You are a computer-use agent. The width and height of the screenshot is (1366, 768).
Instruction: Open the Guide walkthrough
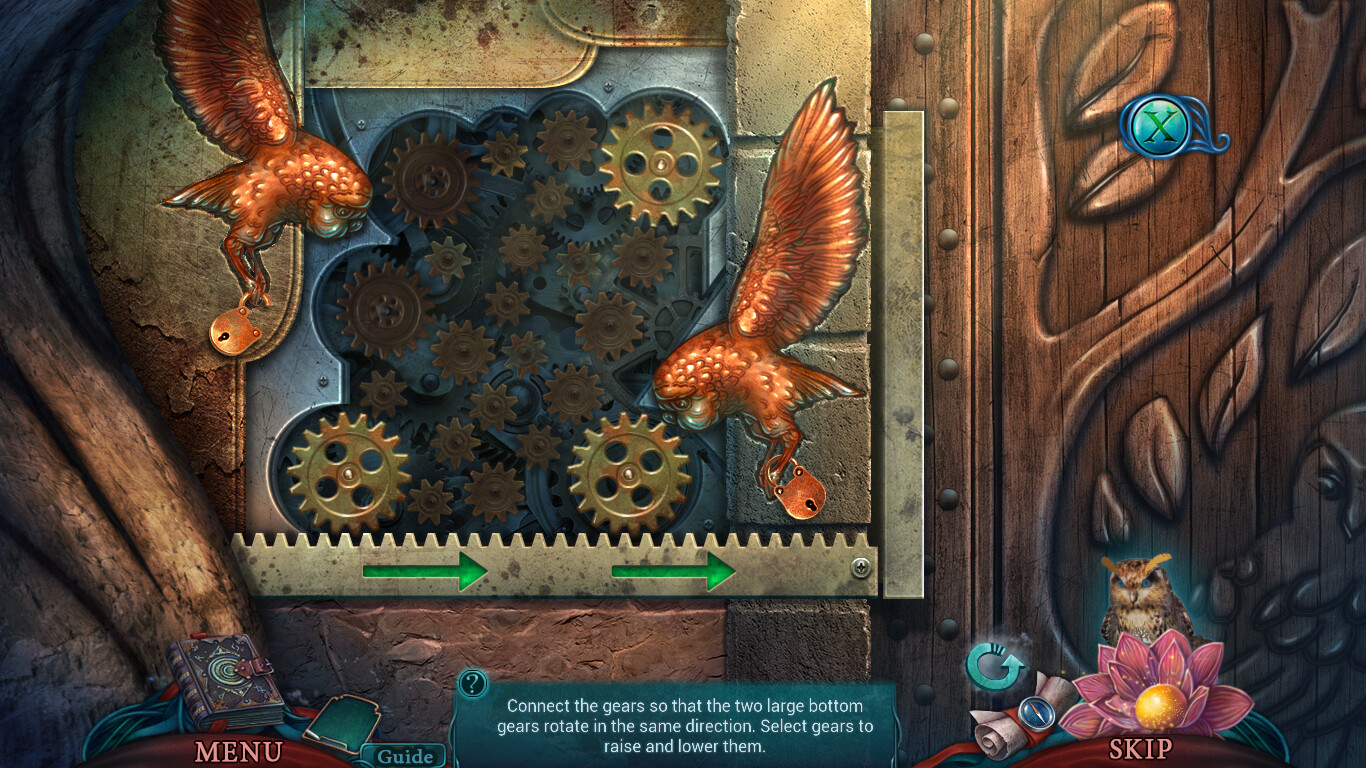coord(405,757)
